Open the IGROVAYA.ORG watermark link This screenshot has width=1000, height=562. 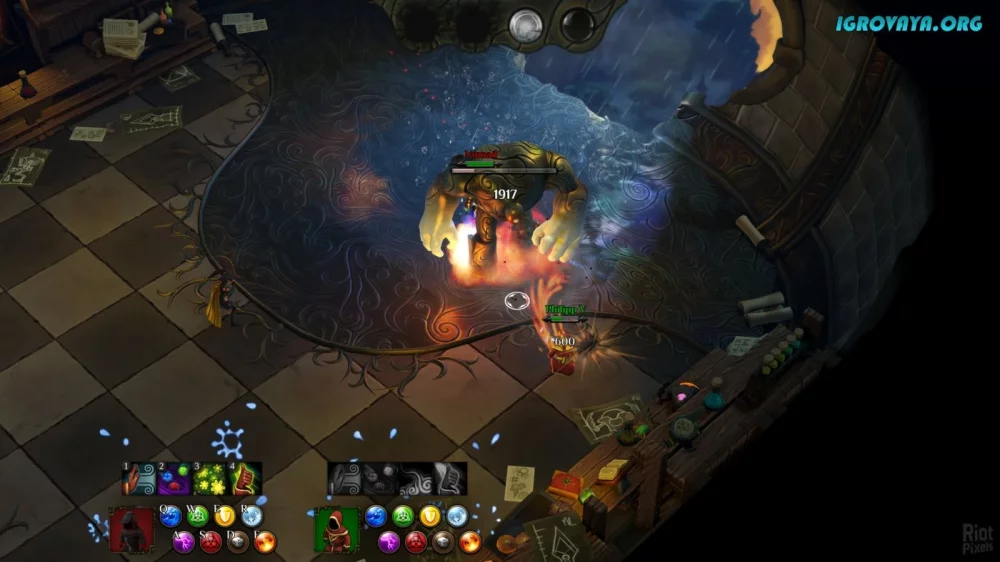point(909,22)
